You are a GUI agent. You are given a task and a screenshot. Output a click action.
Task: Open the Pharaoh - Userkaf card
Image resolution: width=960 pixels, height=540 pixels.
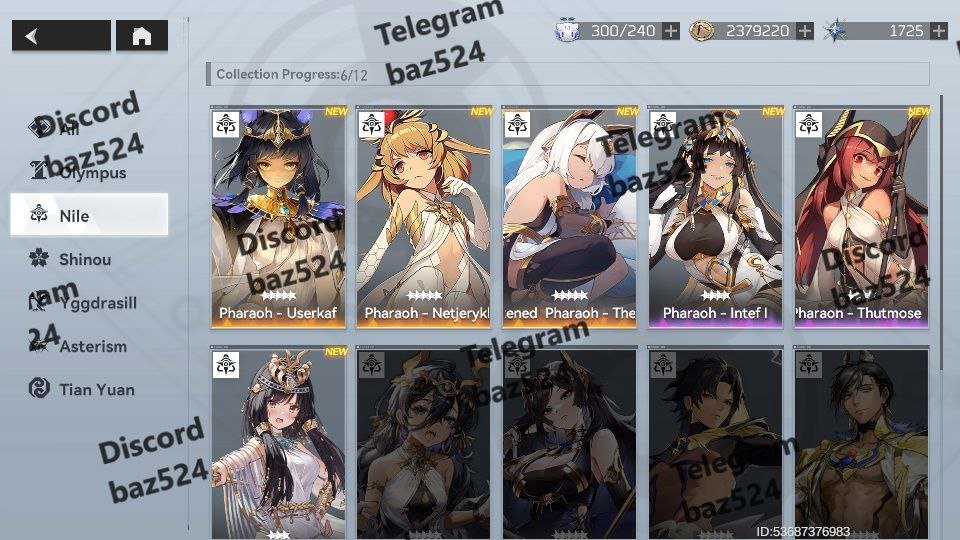(279, 216)
